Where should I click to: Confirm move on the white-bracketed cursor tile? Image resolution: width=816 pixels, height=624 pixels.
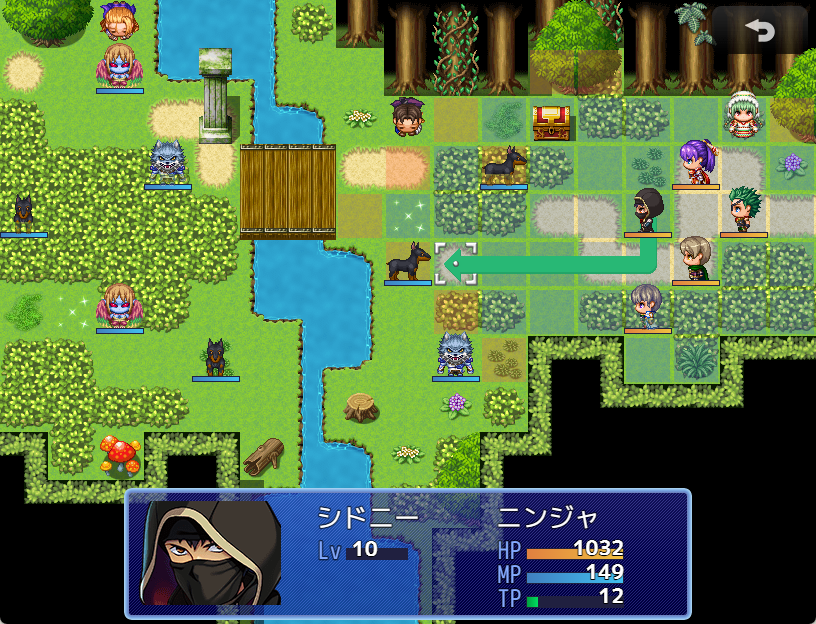(456, 264)
